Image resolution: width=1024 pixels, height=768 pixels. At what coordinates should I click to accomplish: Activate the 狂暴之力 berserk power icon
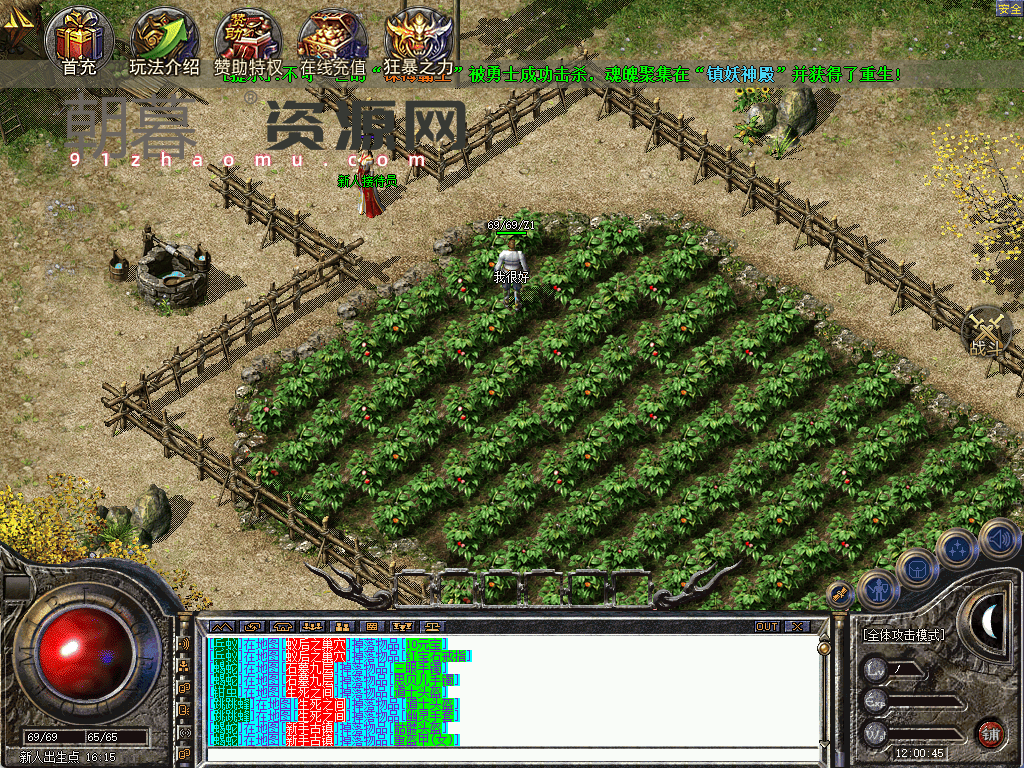coord(419,38)
